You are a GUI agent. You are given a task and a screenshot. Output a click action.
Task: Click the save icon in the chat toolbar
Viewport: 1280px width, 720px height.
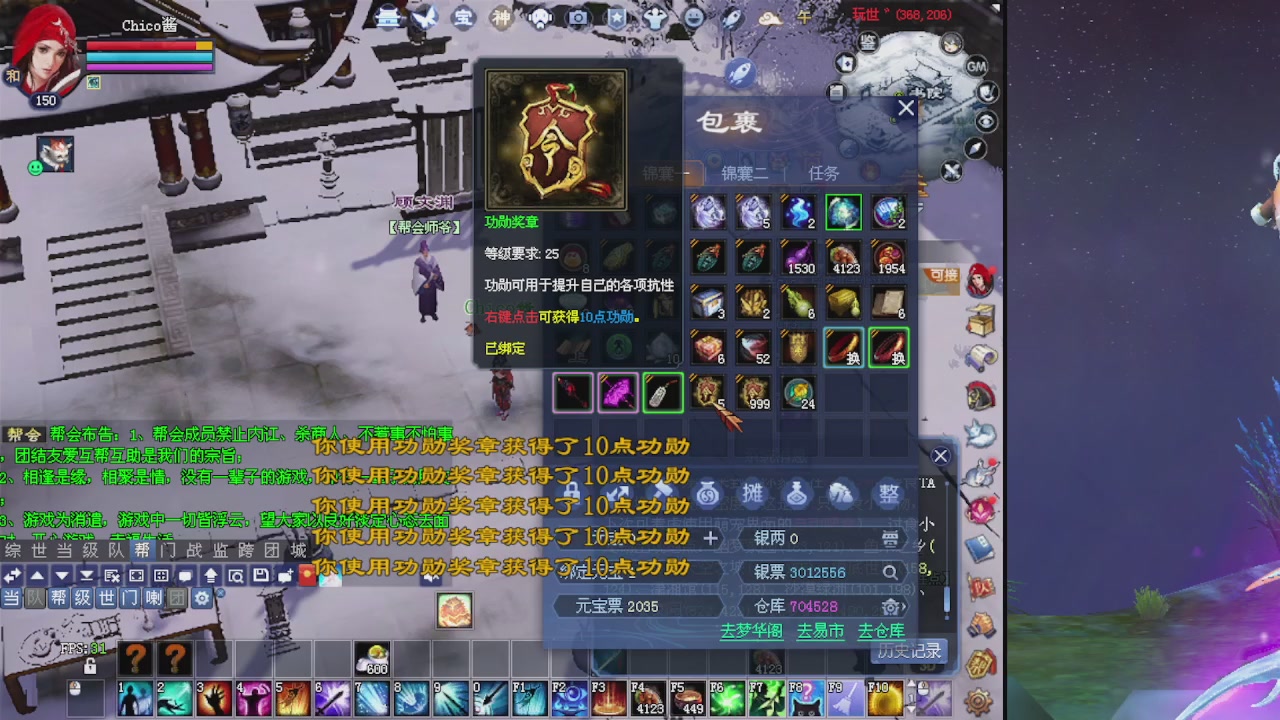[260, 575]
